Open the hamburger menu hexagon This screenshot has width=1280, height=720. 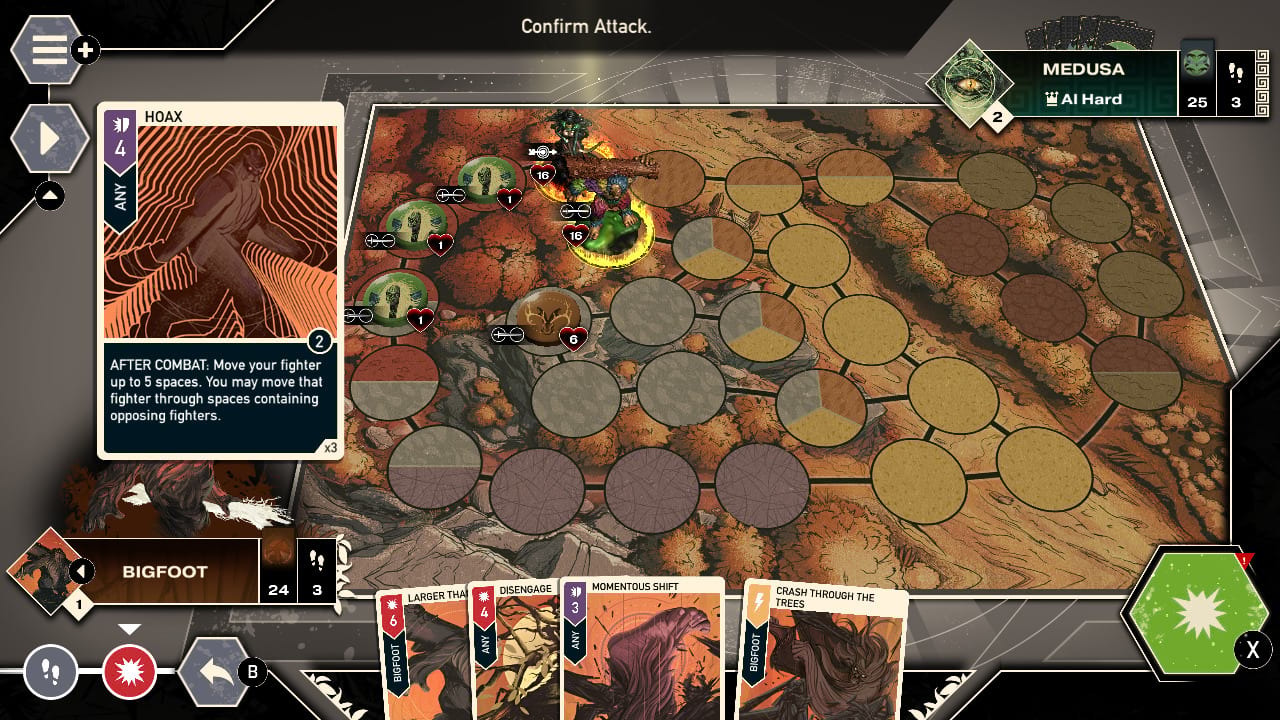46,49
